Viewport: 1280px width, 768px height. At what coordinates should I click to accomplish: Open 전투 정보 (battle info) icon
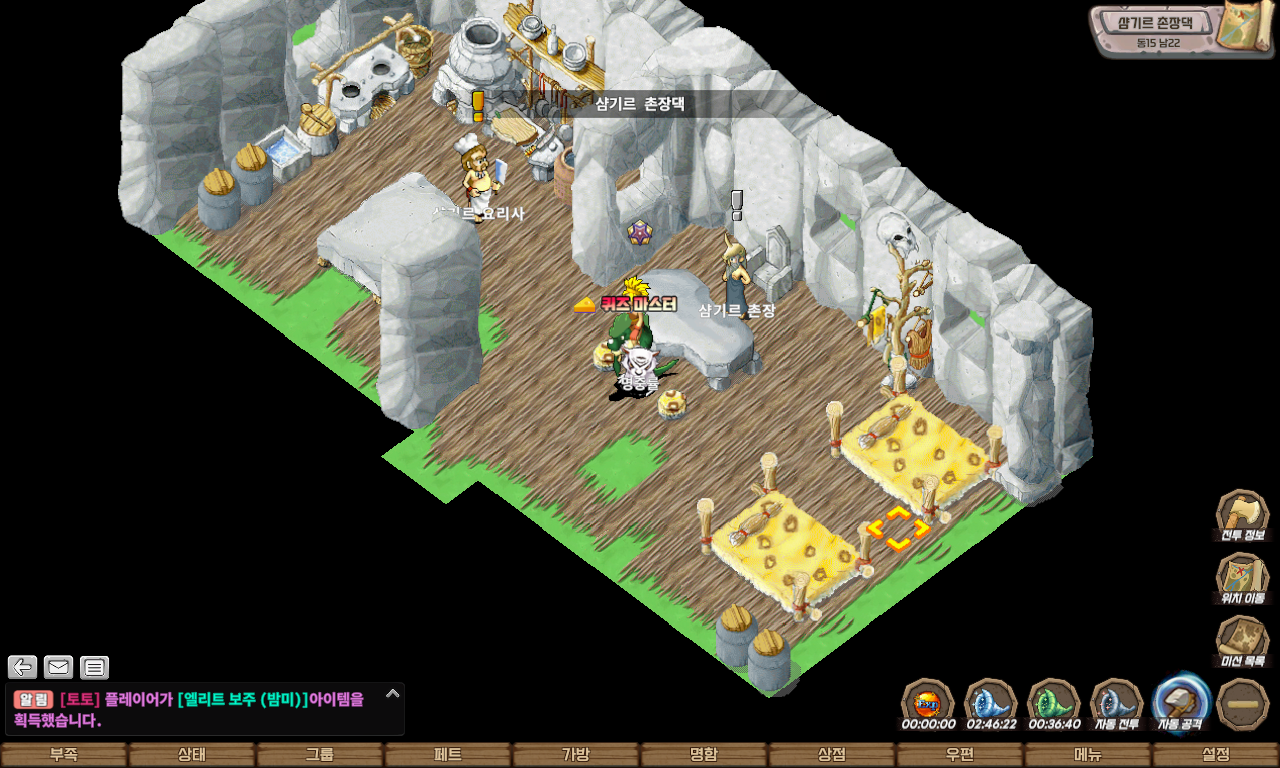point(1242,514)
